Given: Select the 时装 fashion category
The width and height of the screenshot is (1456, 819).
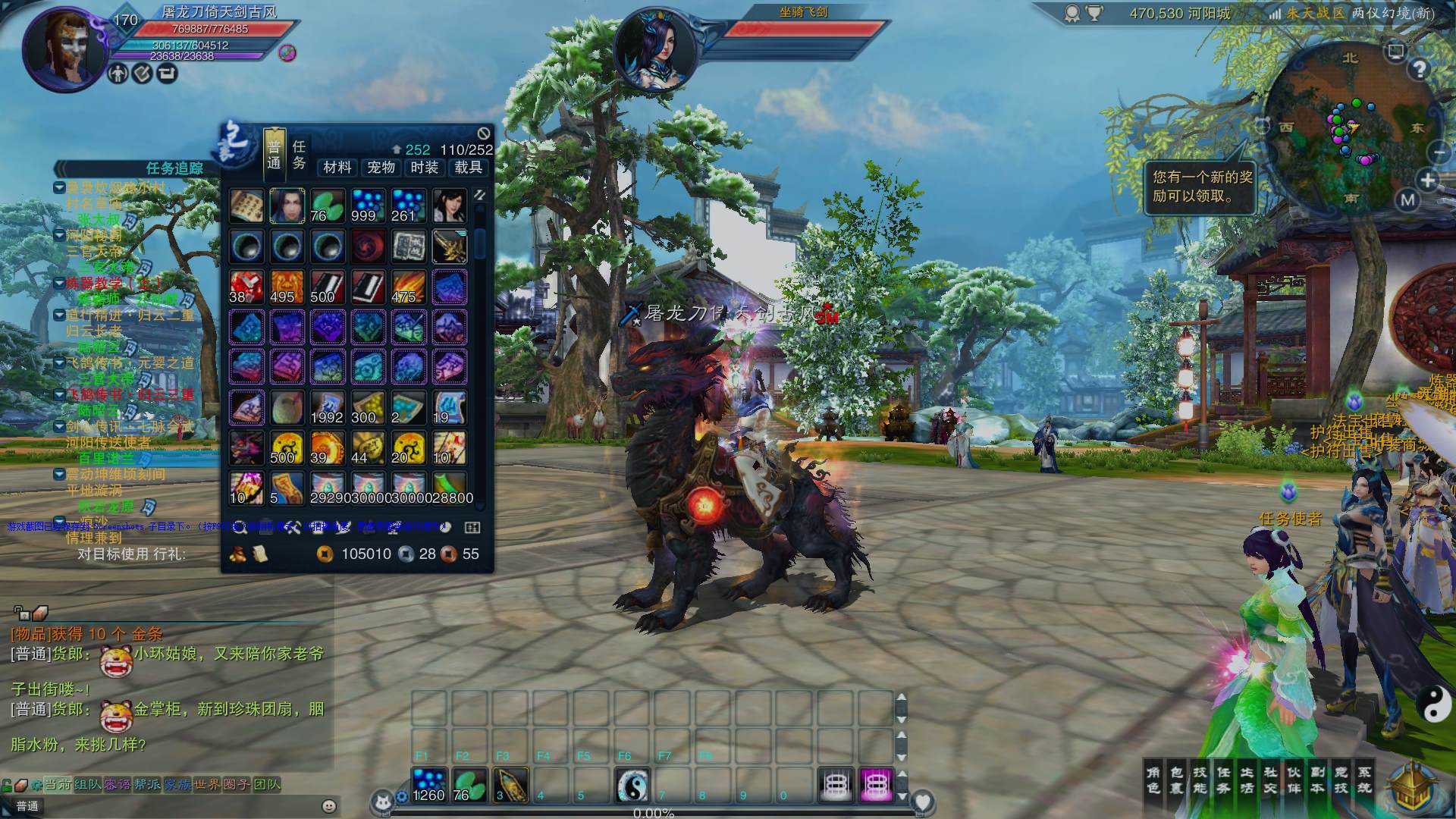Looking at the screenshot, I should pos(425,168).
